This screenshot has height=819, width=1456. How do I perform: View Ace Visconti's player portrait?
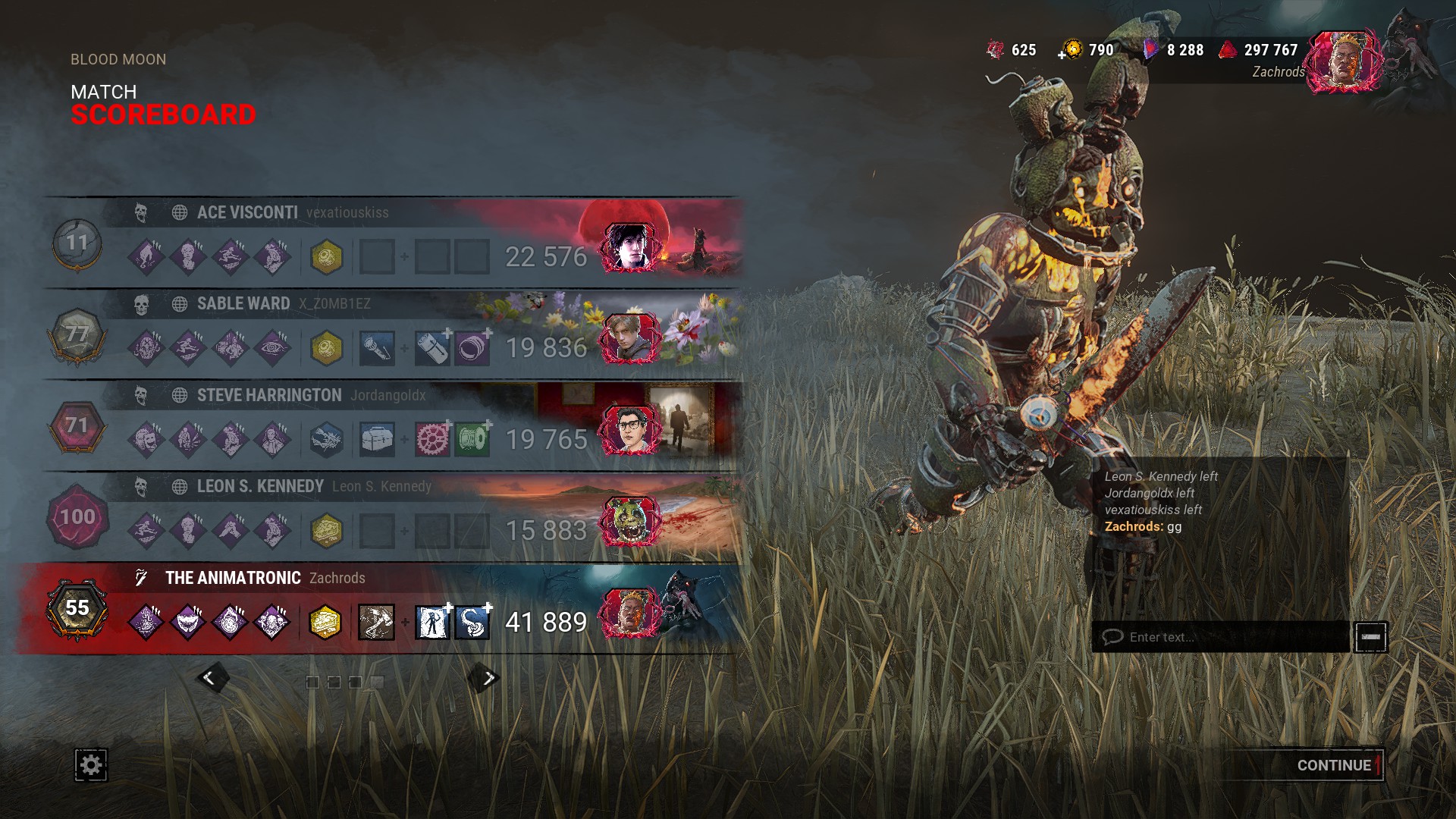tap(628, 246)
